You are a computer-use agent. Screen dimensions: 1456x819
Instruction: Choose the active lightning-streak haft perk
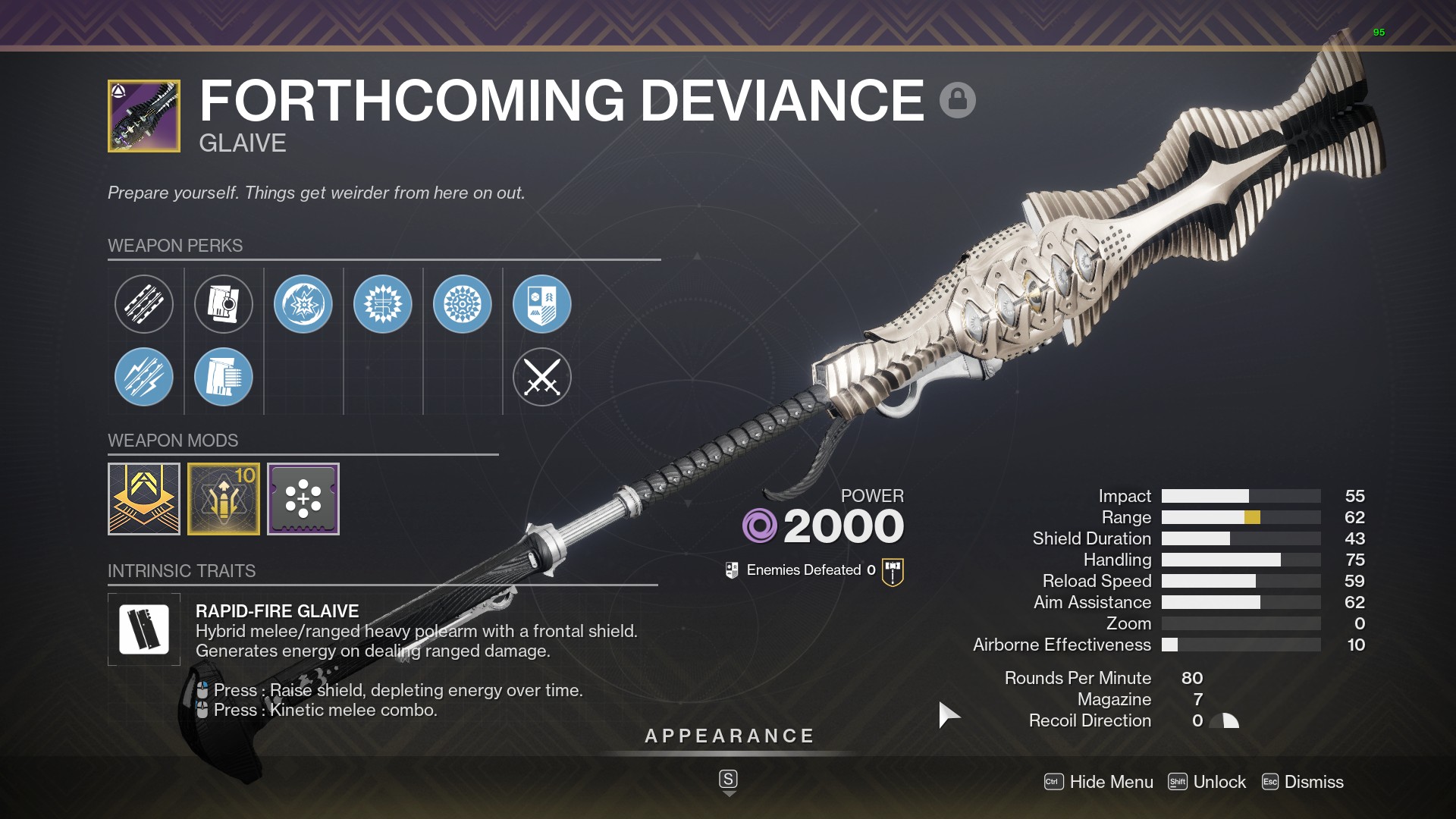coord(144,377)
